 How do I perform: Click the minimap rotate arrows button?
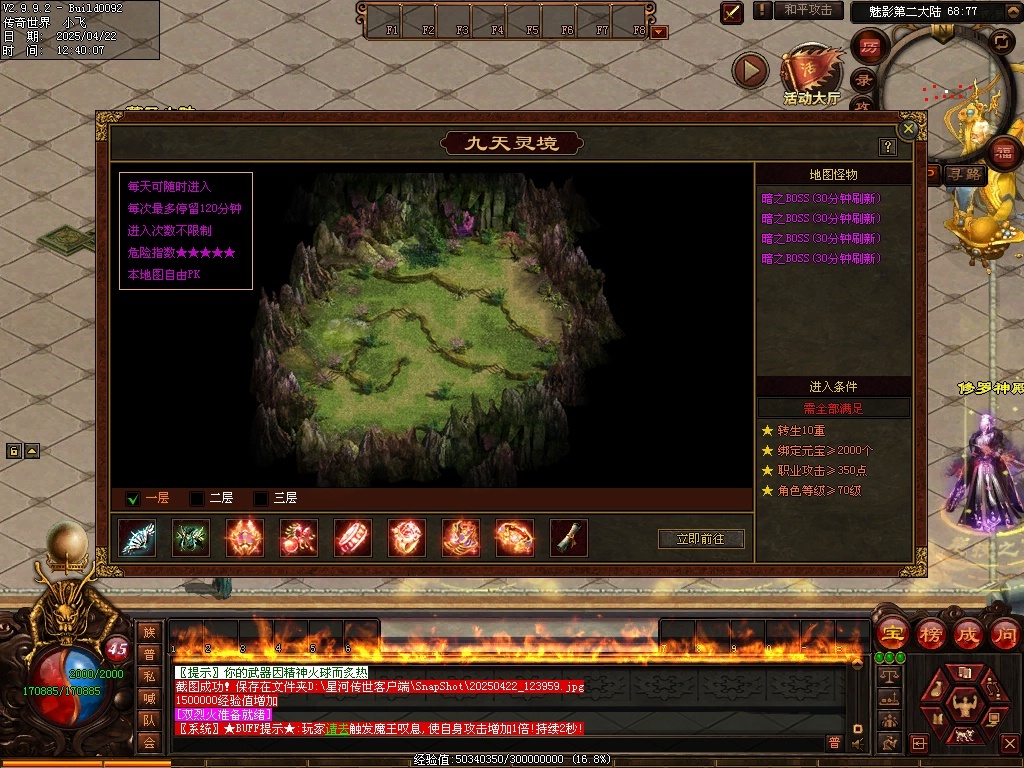tap(1001, 41)
